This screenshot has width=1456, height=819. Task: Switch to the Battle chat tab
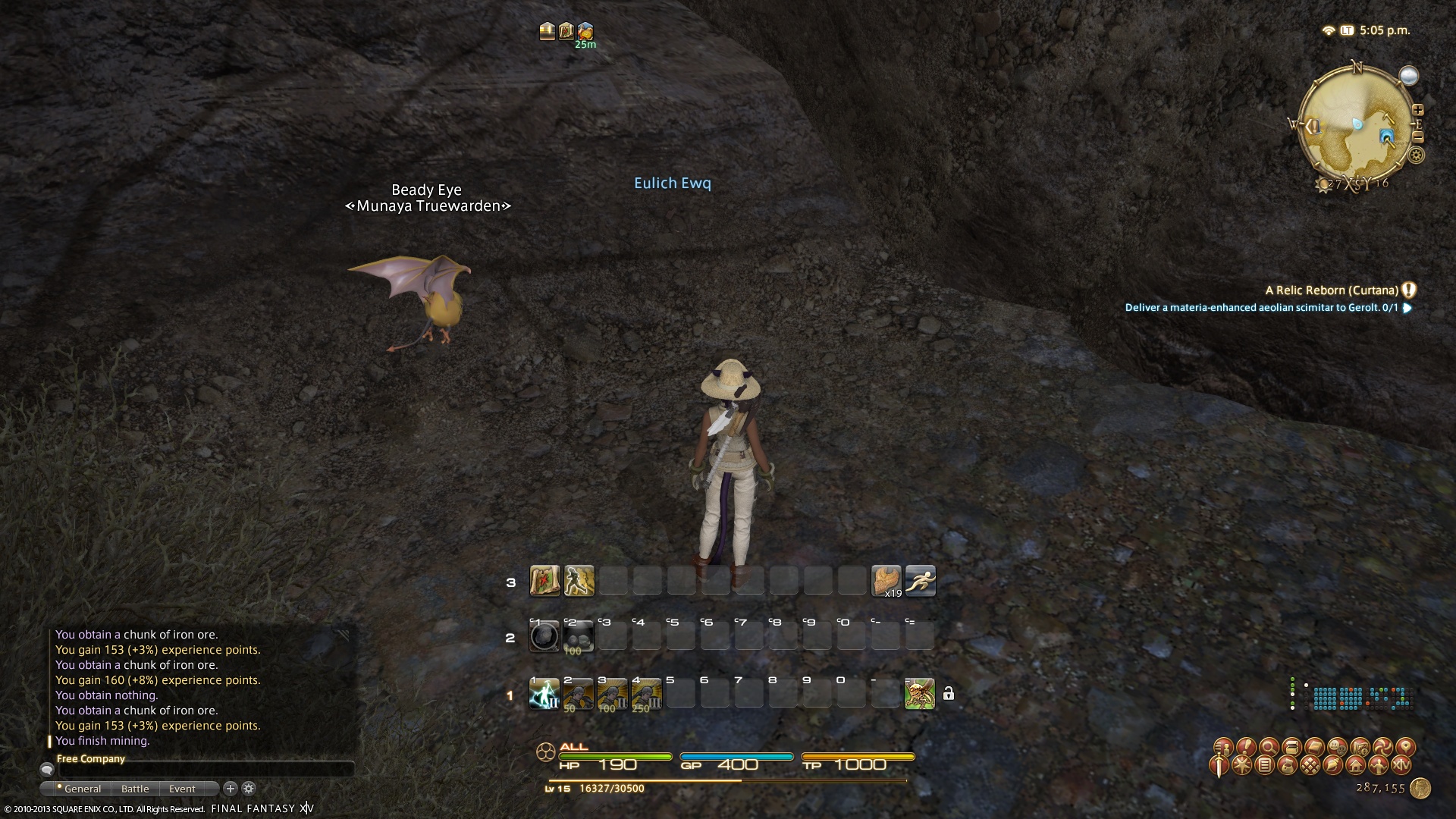[135, 789]
